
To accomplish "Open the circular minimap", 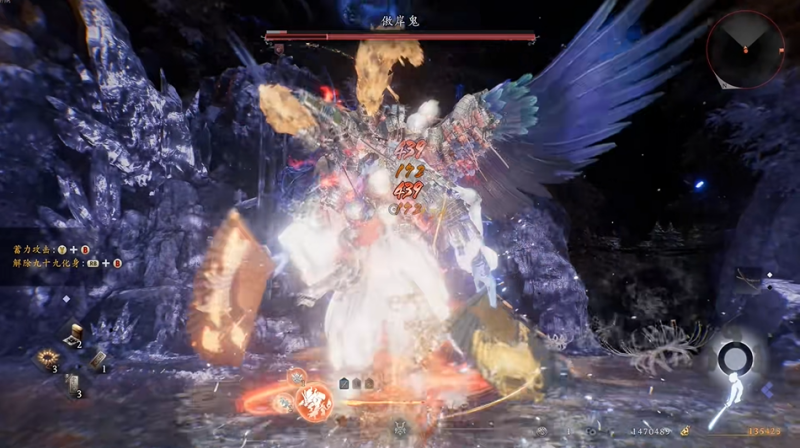I will click(745, 50).
